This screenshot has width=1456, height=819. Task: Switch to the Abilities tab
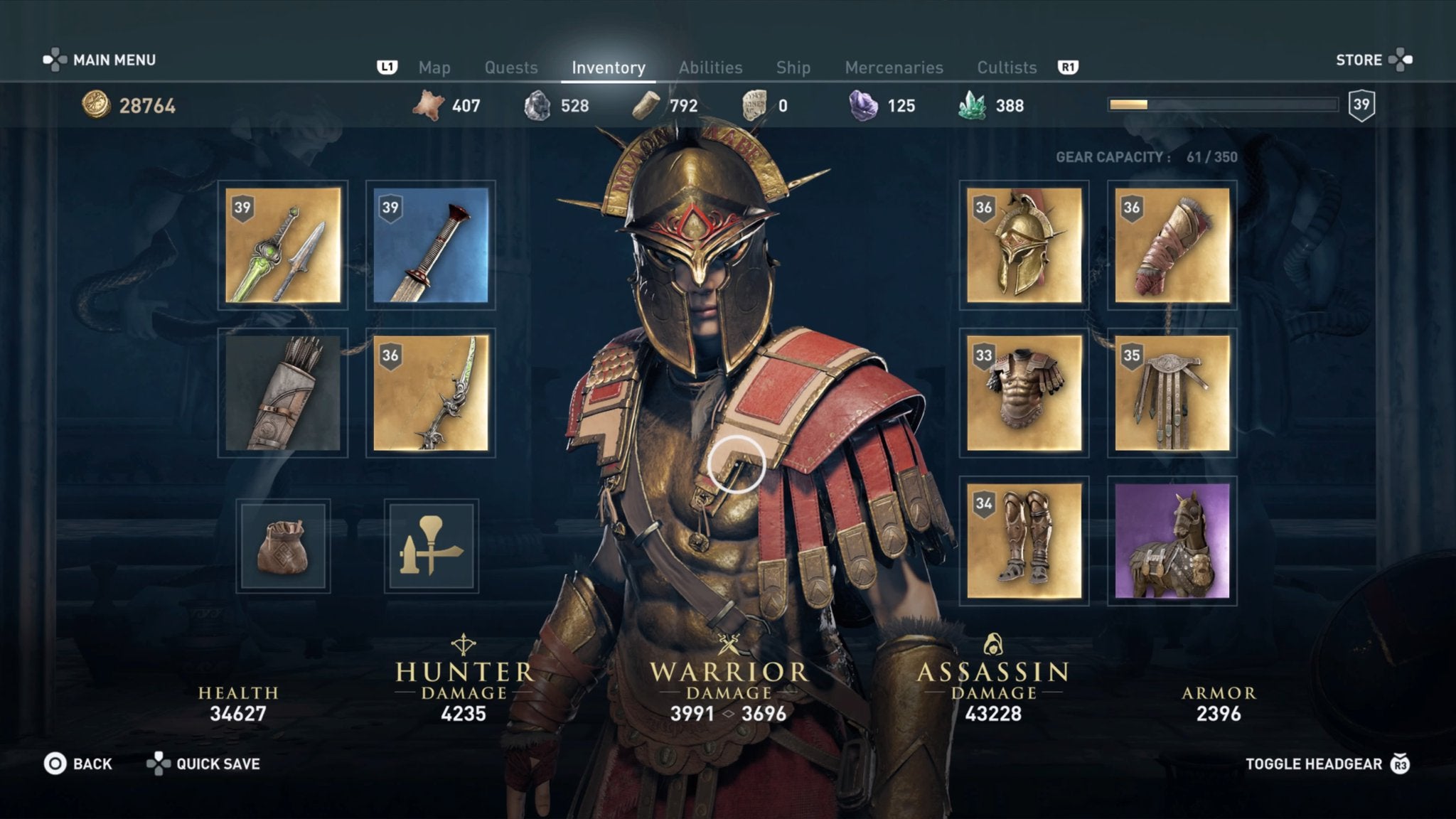coord(710,68)
